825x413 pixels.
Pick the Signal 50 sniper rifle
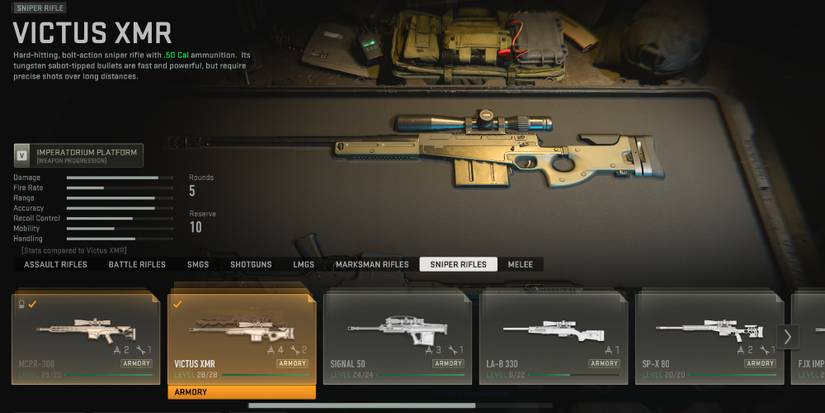pyautogui.click(x=398, y=338)
